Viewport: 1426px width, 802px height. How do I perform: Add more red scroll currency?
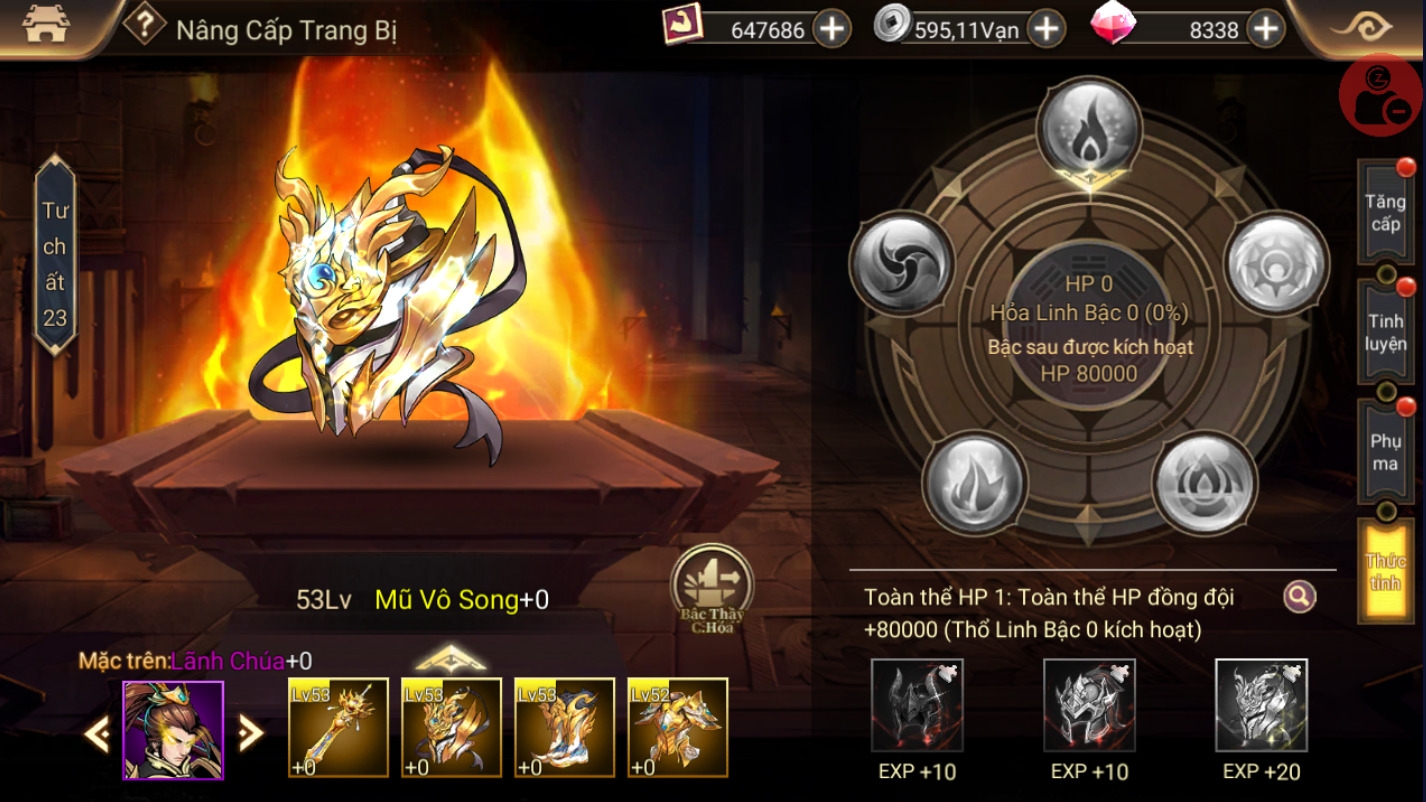click(832, 29)
